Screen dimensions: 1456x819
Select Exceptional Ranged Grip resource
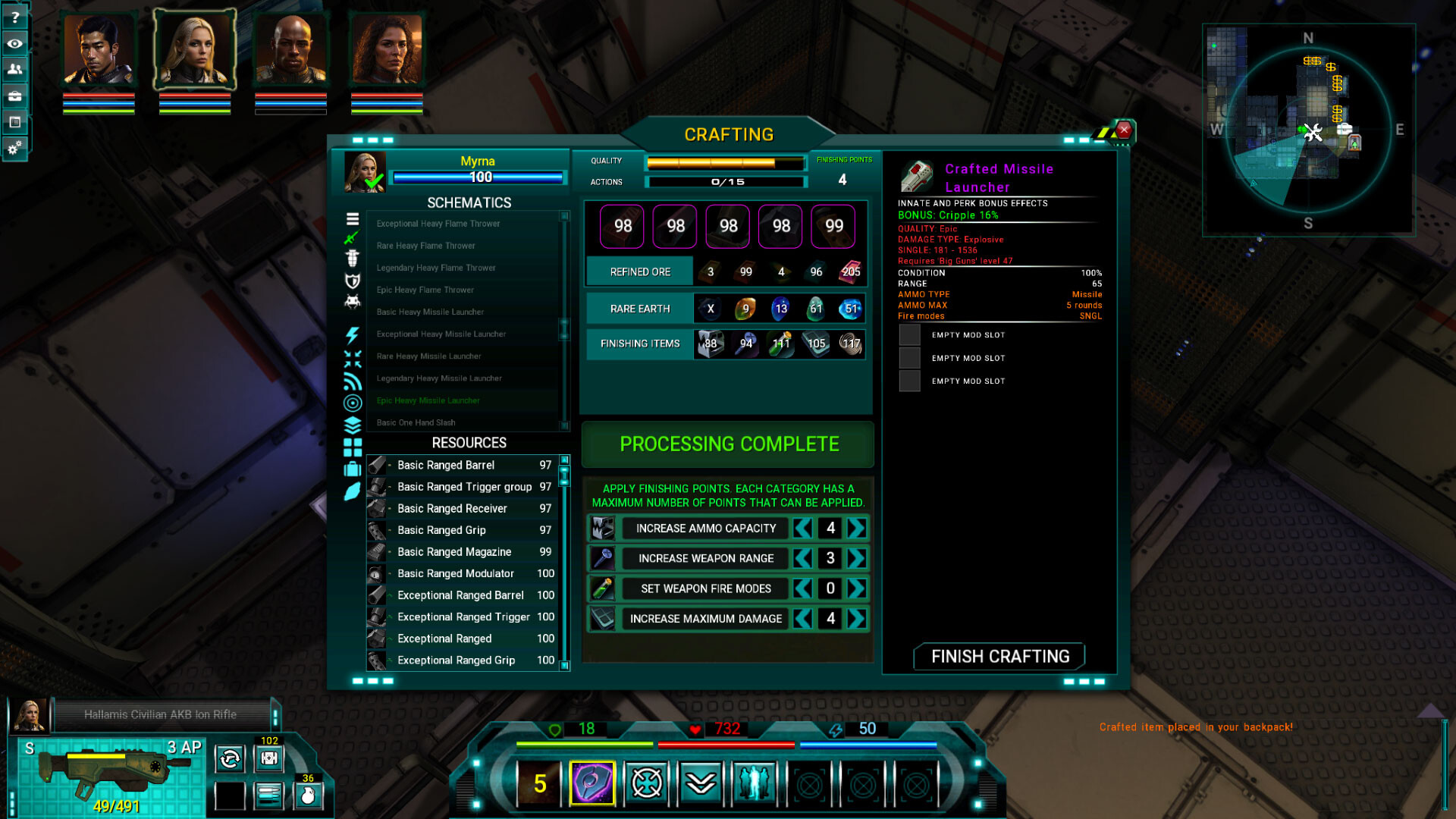pyautogui.click(x=456, y=661)
